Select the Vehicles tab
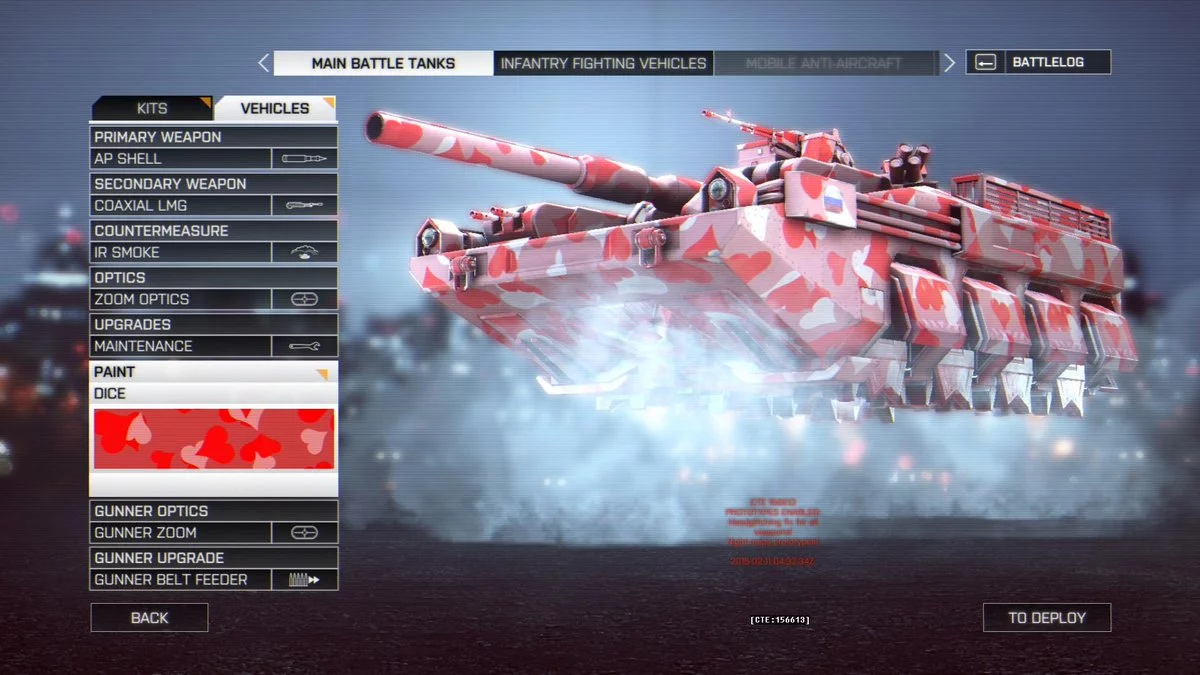Image resolution: width=1200 pixels, height=675 pixels. (275, 108)
